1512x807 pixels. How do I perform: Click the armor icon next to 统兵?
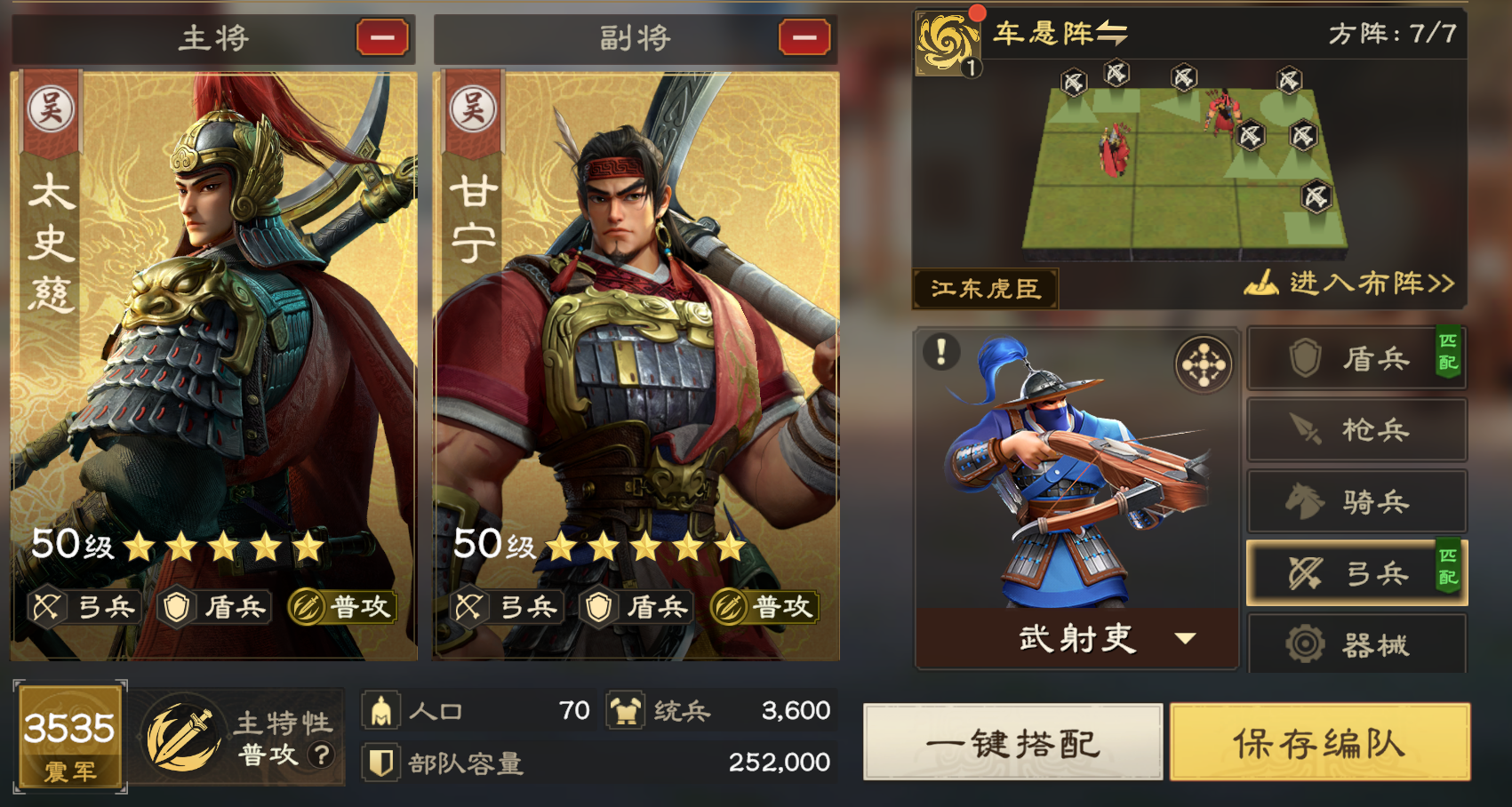pyautogui.click(x=628, y=711)
